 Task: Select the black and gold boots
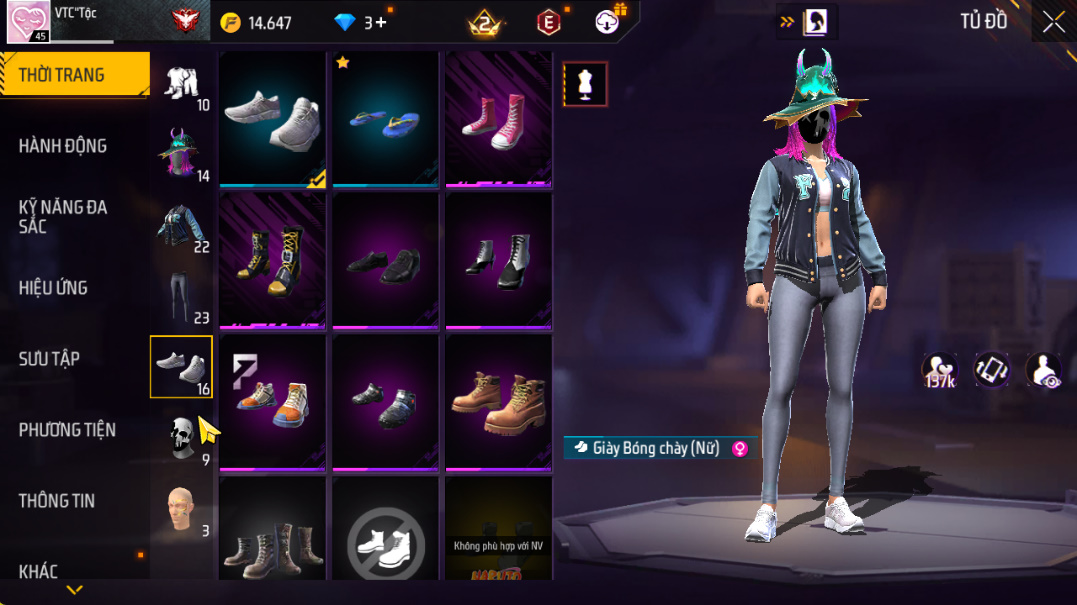(x=272, y=260)
